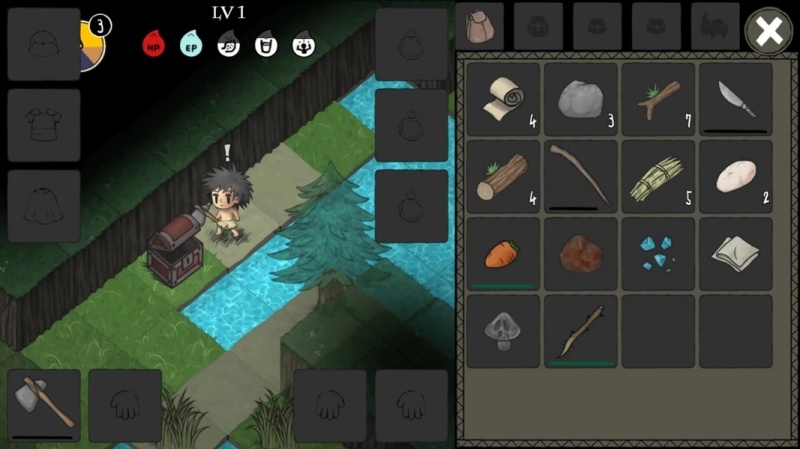The image size is (800, 449).
Task: Close the inventory panel
Action: (x=768, y=31)
